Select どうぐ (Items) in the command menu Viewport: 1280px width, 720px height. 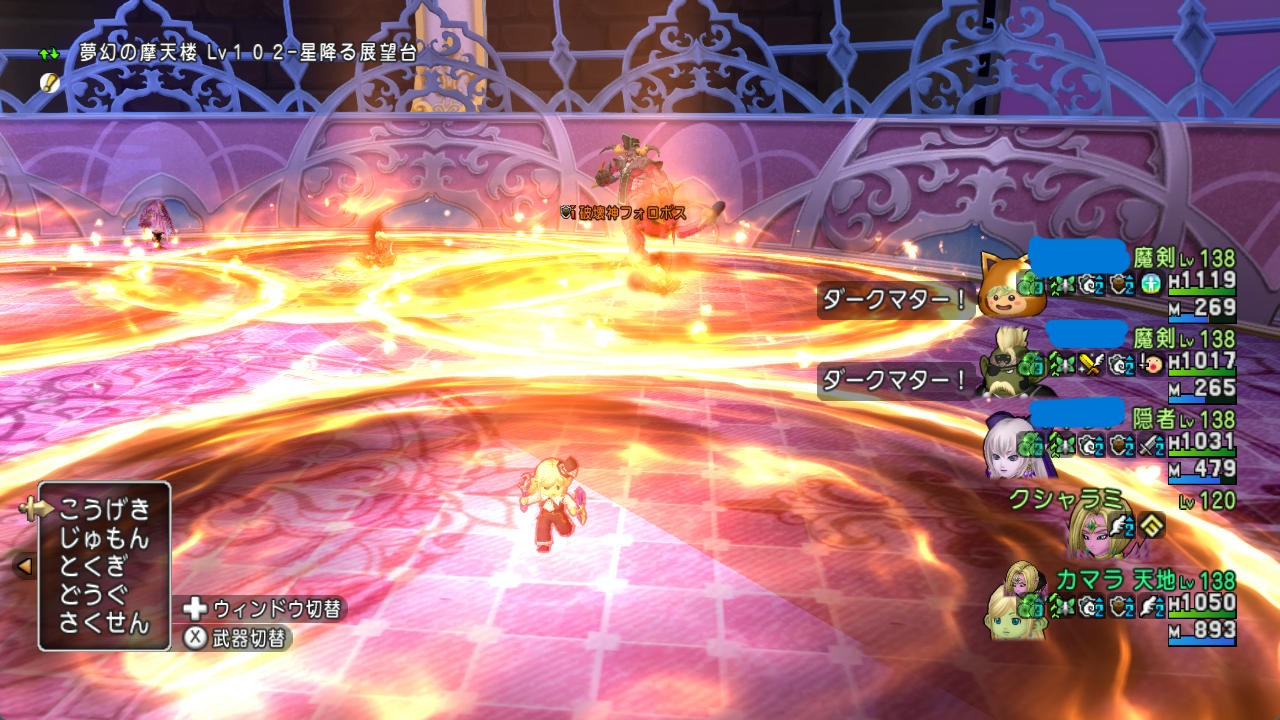[94, 595]
